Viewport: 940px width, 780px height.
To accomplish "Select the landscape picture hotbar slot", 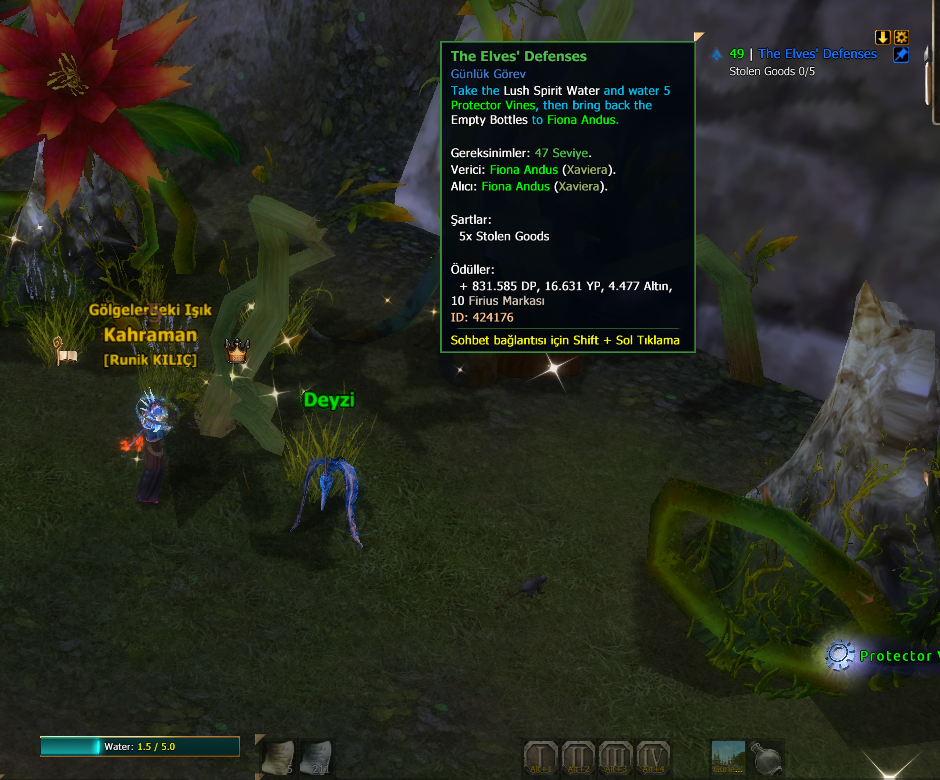I will point(728,758).
